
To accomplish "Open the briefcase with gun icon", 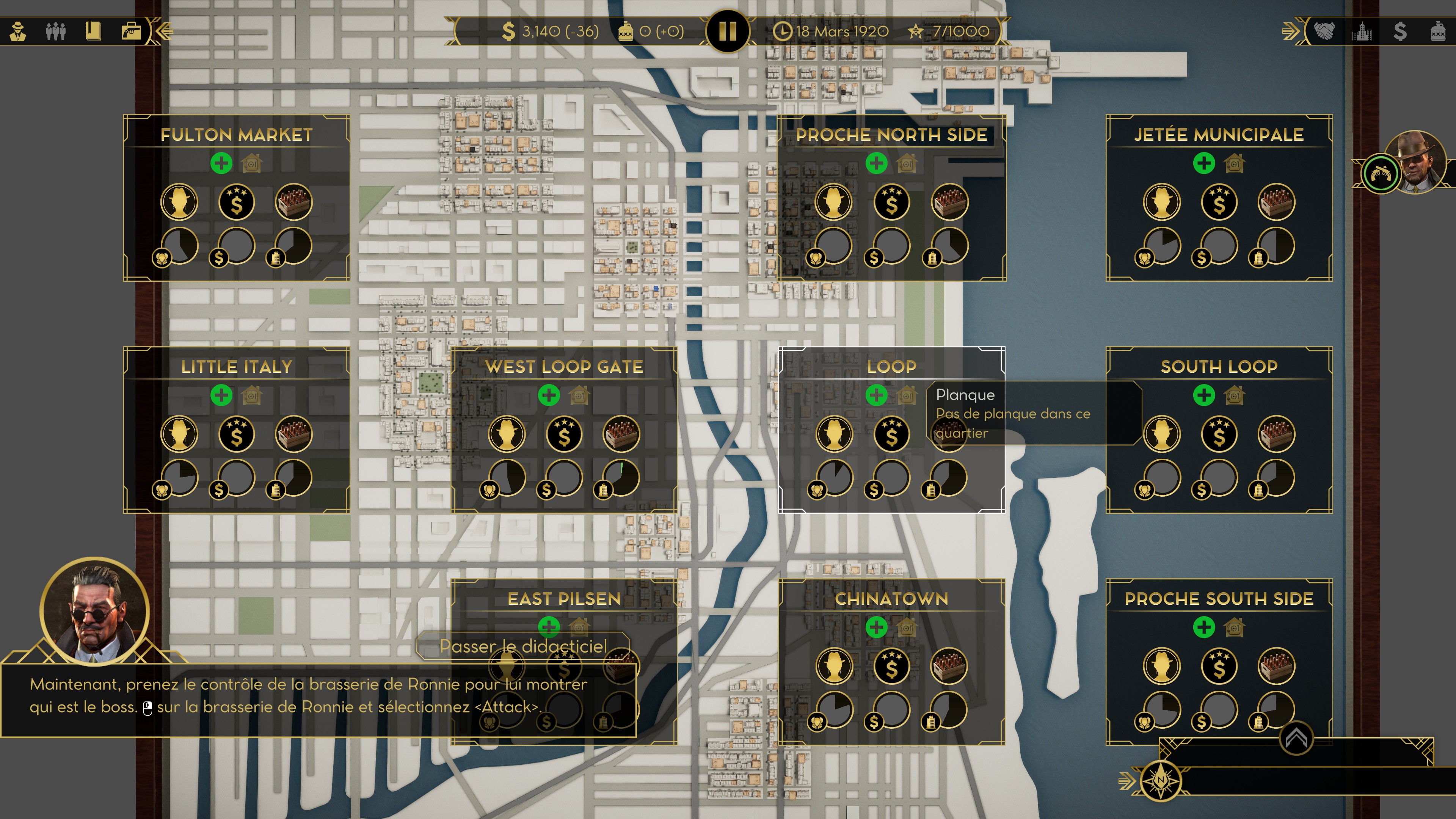I will click(131, 31).
